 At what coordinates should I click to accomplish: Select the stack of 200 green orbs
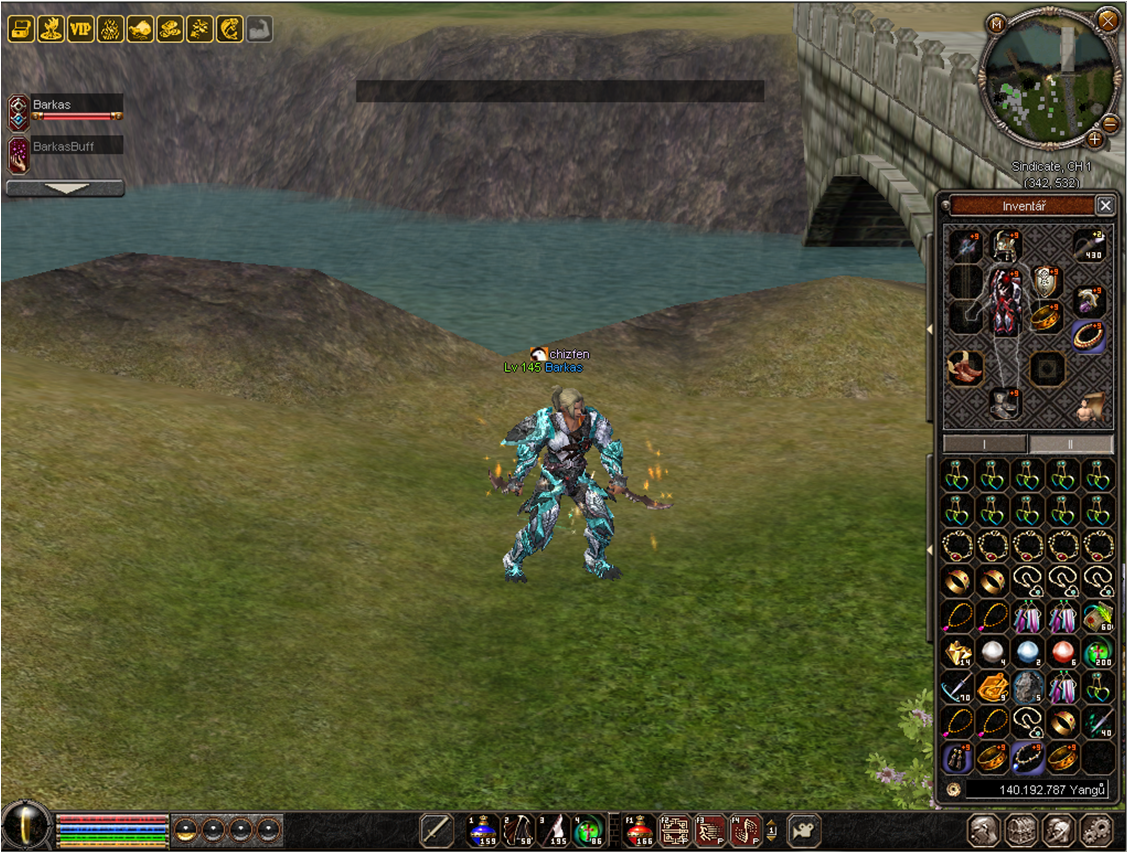click(x=1097, y=653)
